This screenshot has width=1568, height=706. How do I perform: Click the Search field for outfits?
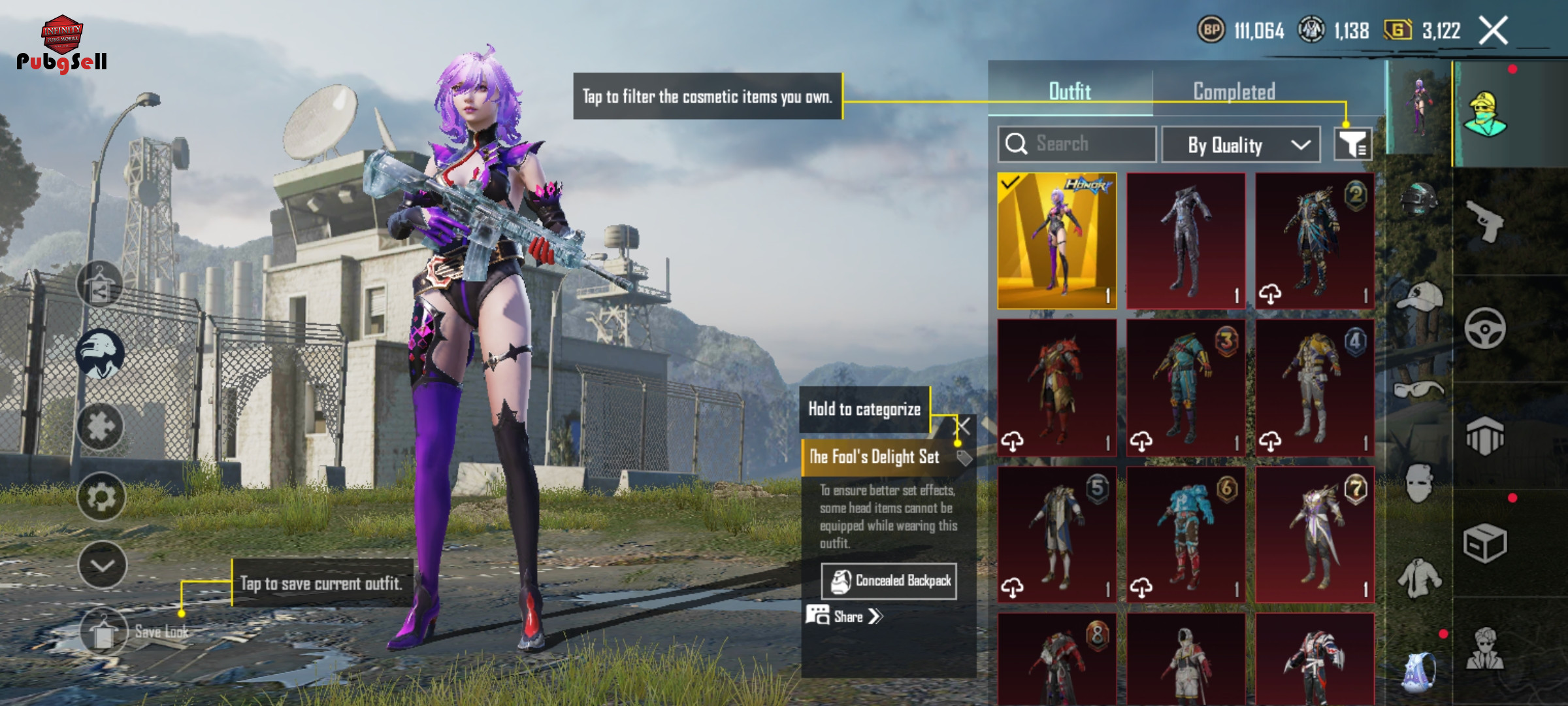[x=1077, y=144]
